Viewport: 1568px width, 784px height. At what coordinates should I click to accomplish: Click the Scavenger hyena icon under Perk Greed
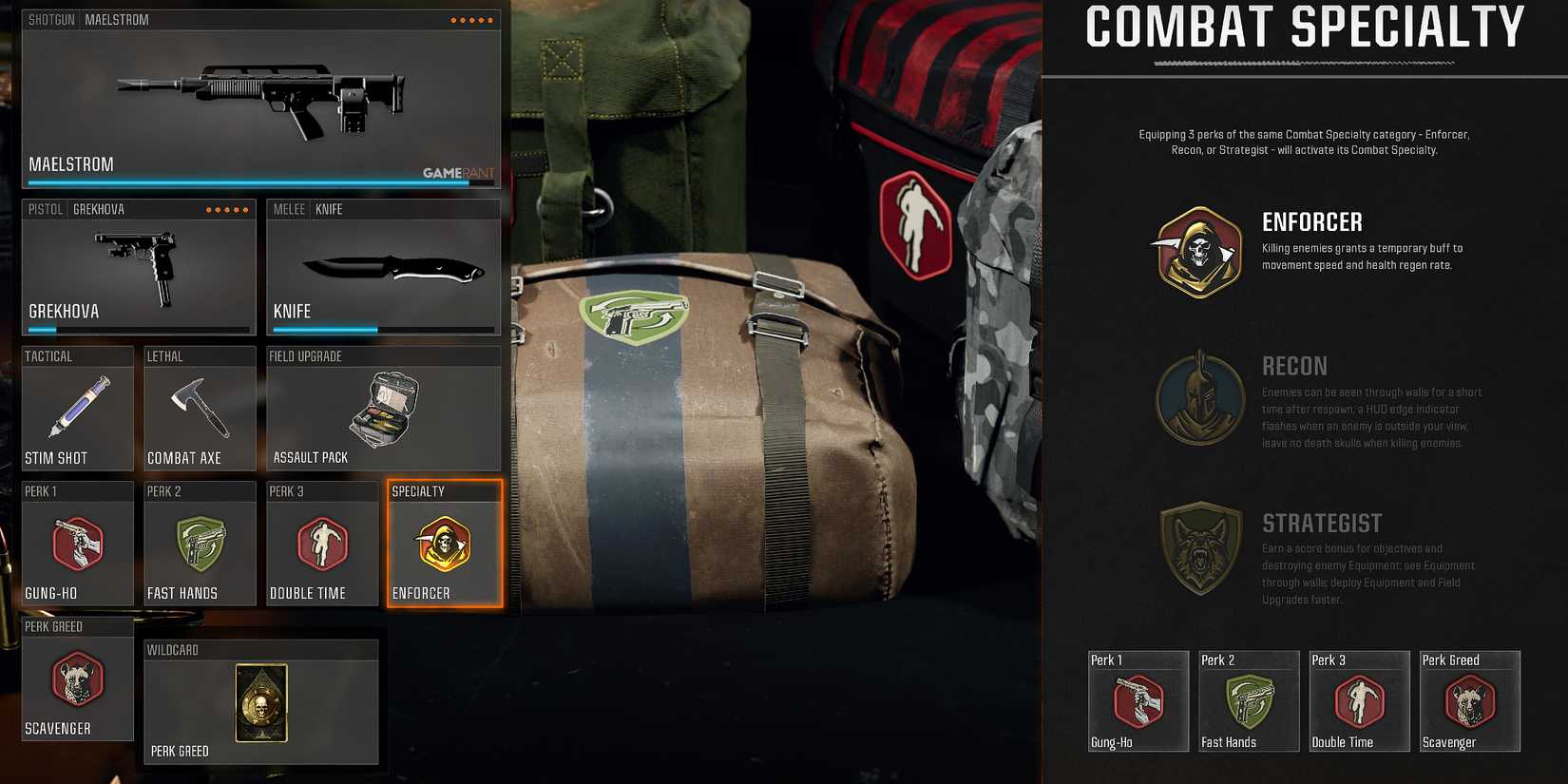tap(77, 681)
